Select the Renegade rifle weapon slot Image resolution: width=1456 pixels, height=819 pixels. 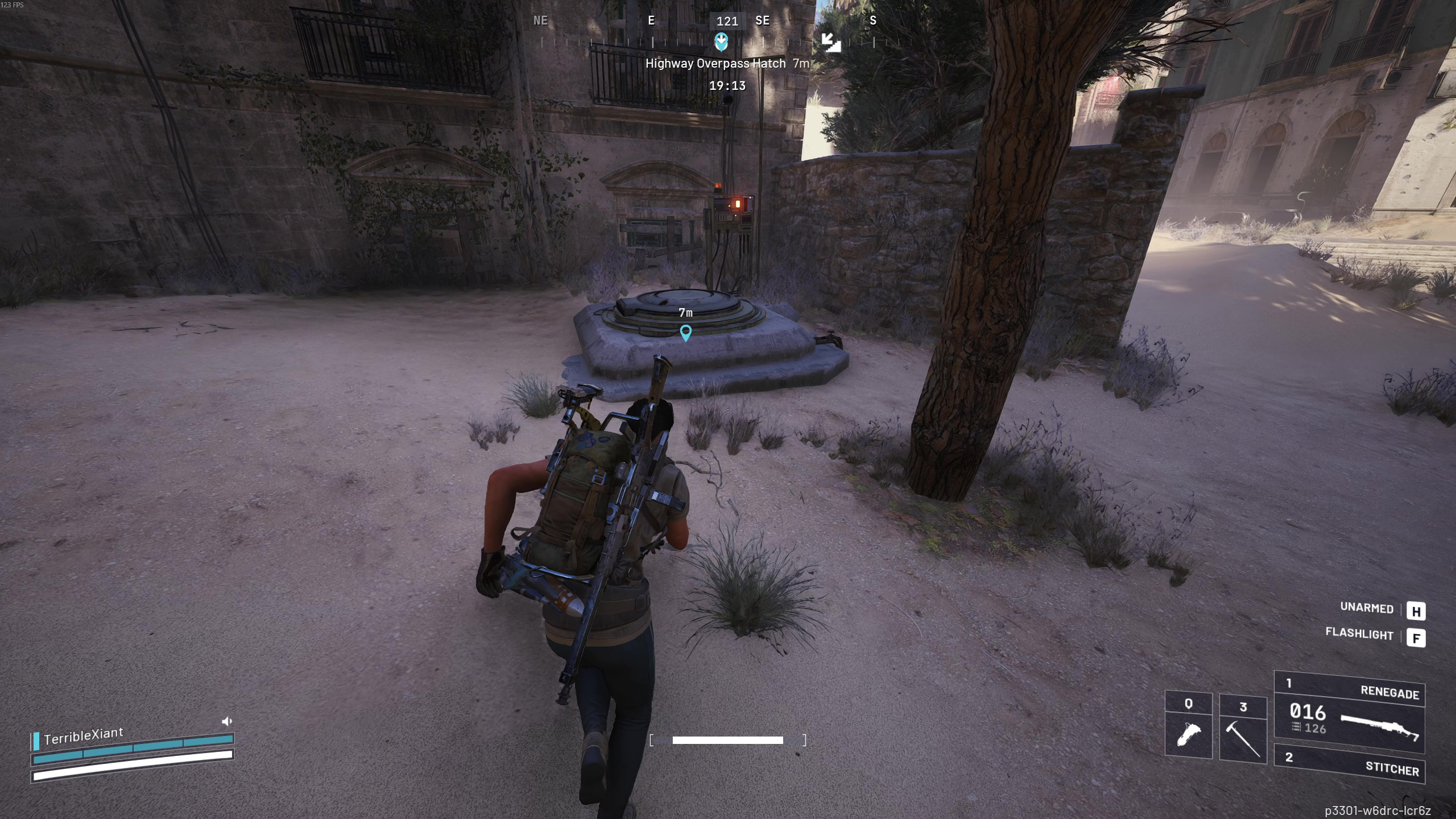1349,712
